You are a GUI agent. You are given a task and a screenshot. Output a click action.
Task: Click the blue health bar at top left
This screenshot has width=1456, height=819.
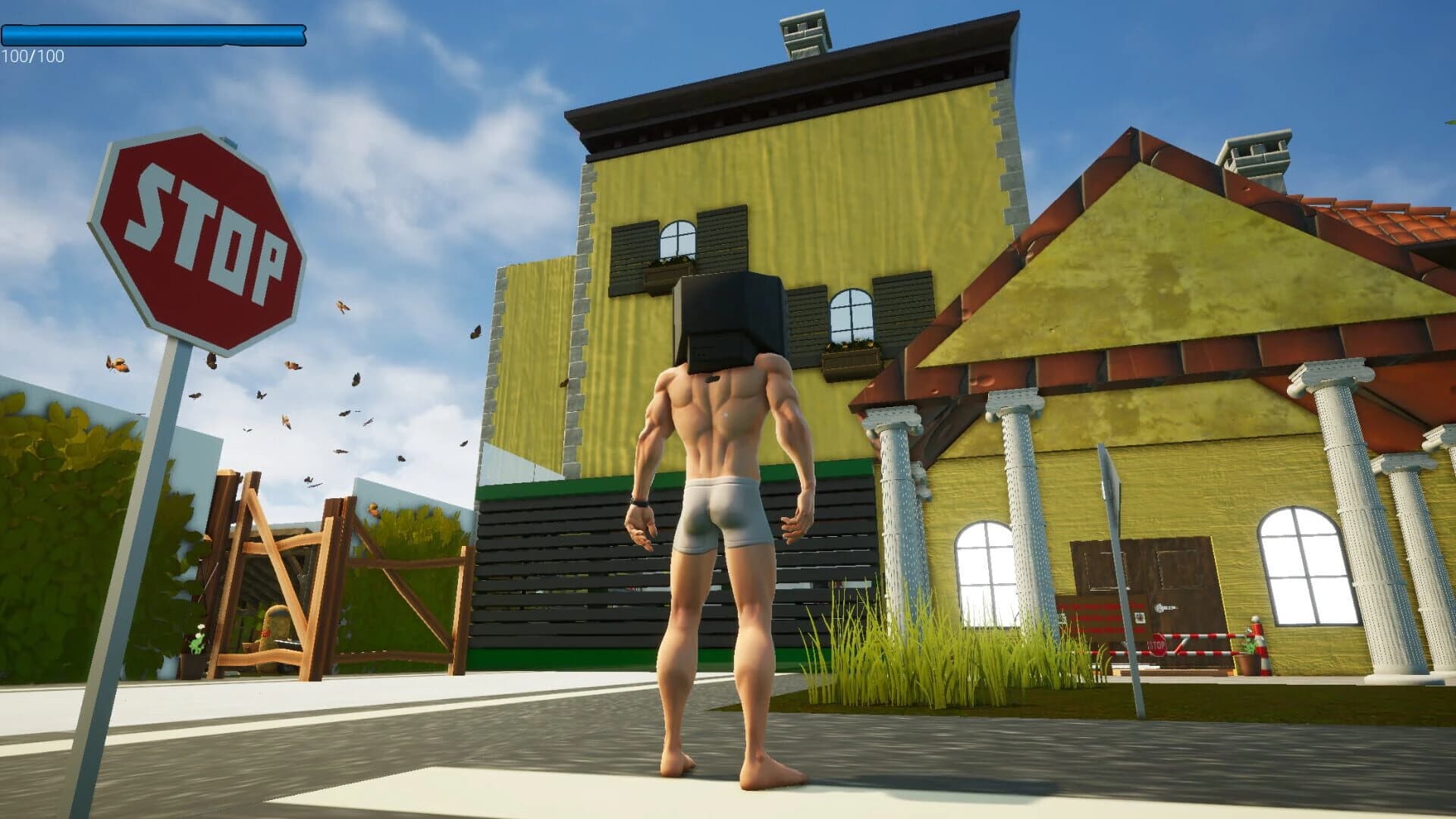pyautogui.click(x=152, y=33)
